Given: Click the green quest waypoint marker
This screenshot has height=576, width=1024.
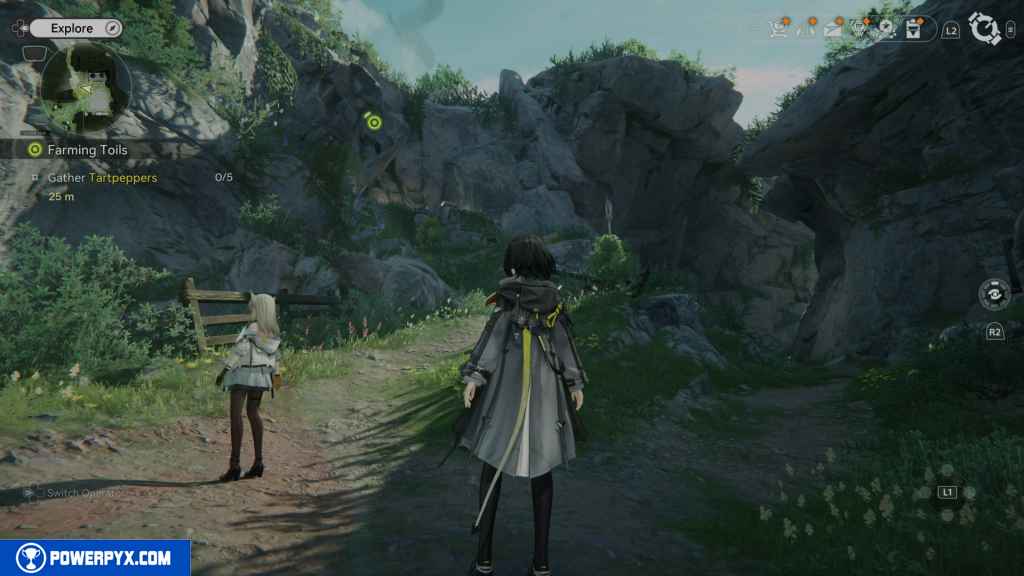Looking at the screenshot, I should [374, 122].
